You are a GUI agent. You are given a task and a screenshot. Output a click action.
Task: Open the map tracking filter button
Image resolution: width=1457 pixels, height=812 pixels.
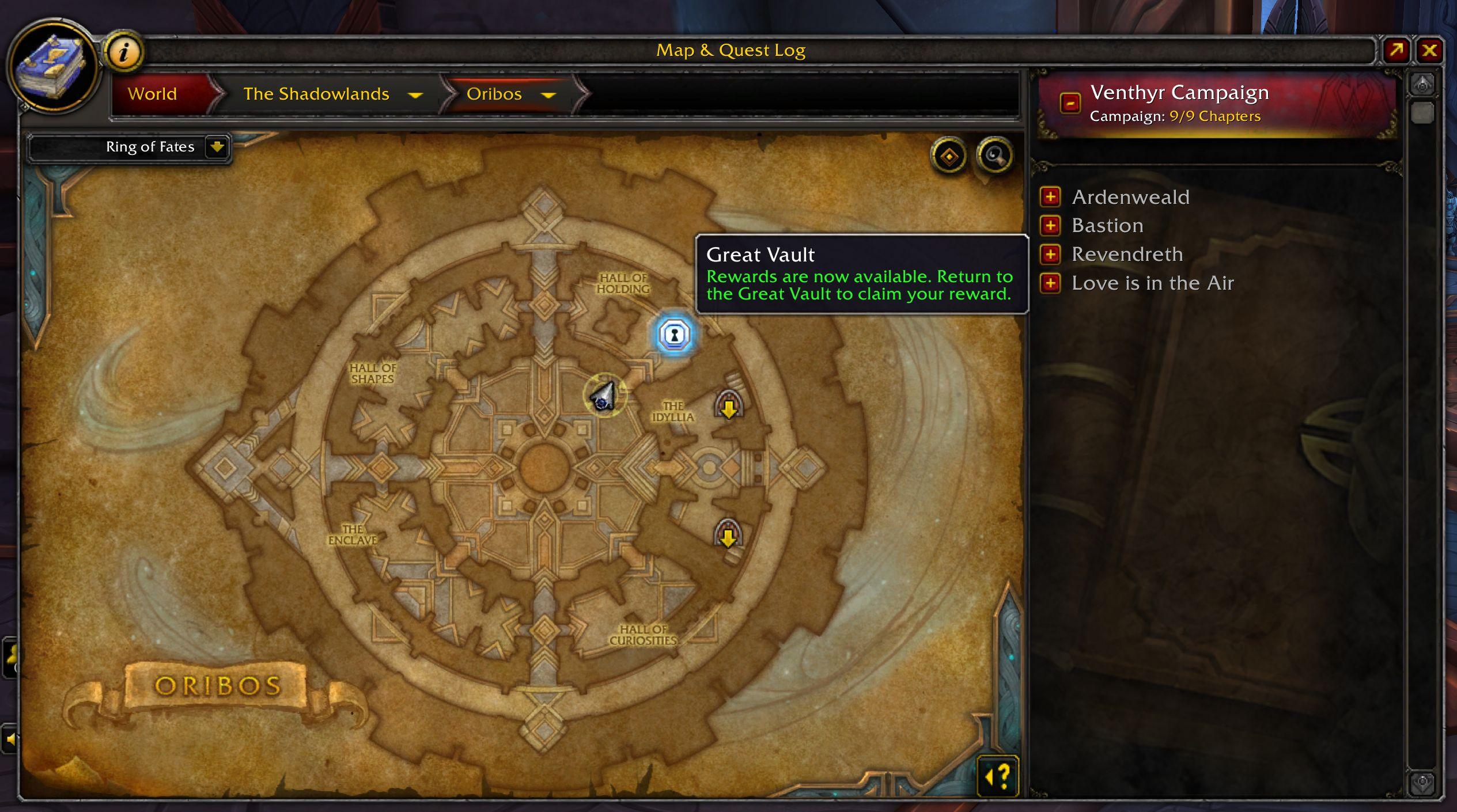[949, 156]
